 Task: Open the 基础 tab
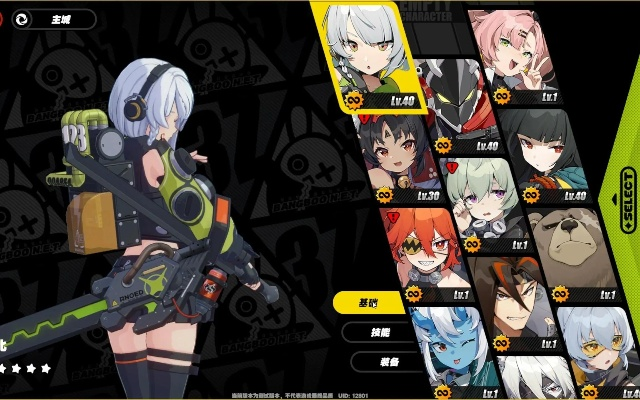coord(369,302)
